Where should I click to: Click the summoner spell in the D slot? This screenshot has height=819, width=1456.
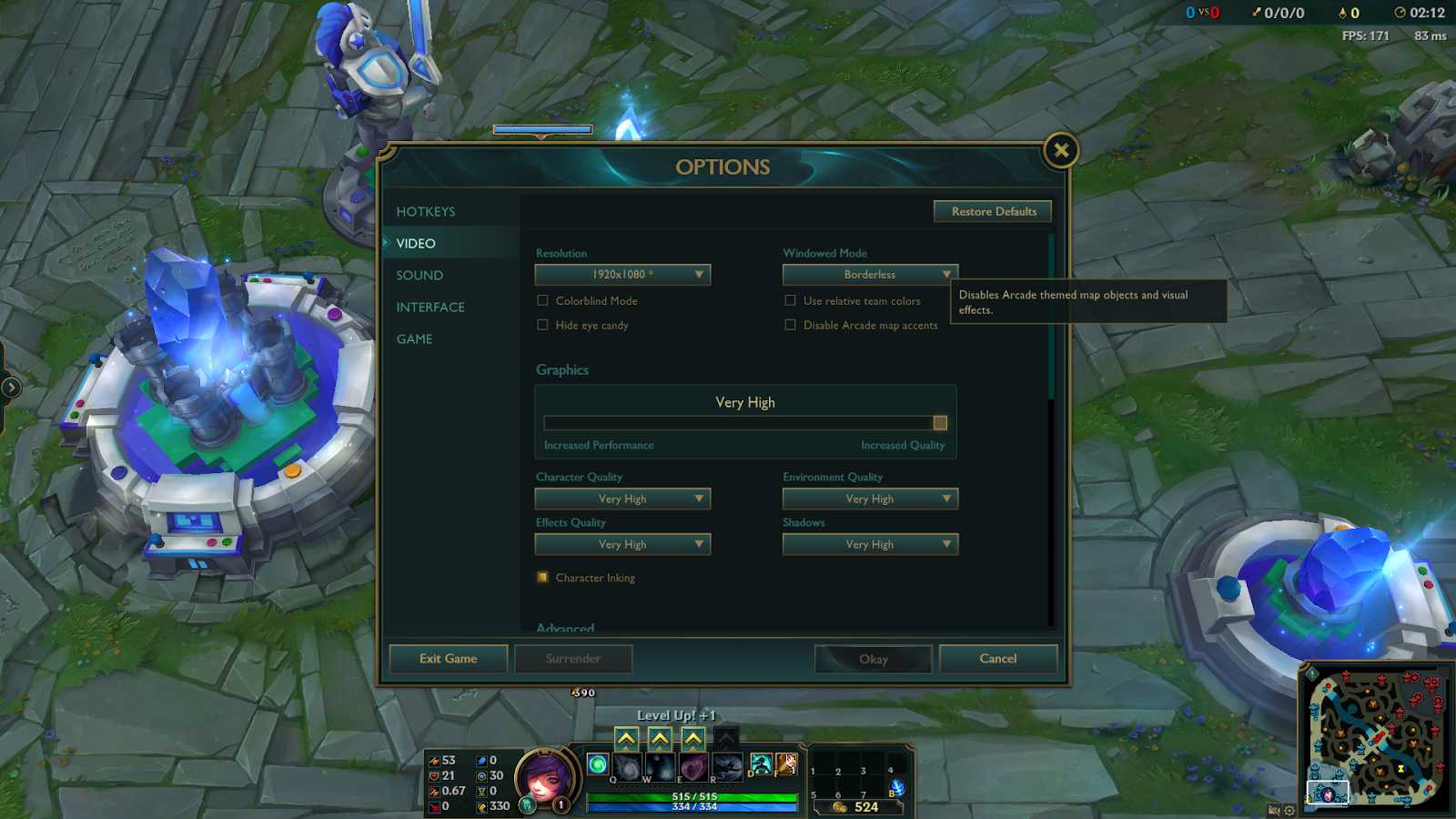761,764
